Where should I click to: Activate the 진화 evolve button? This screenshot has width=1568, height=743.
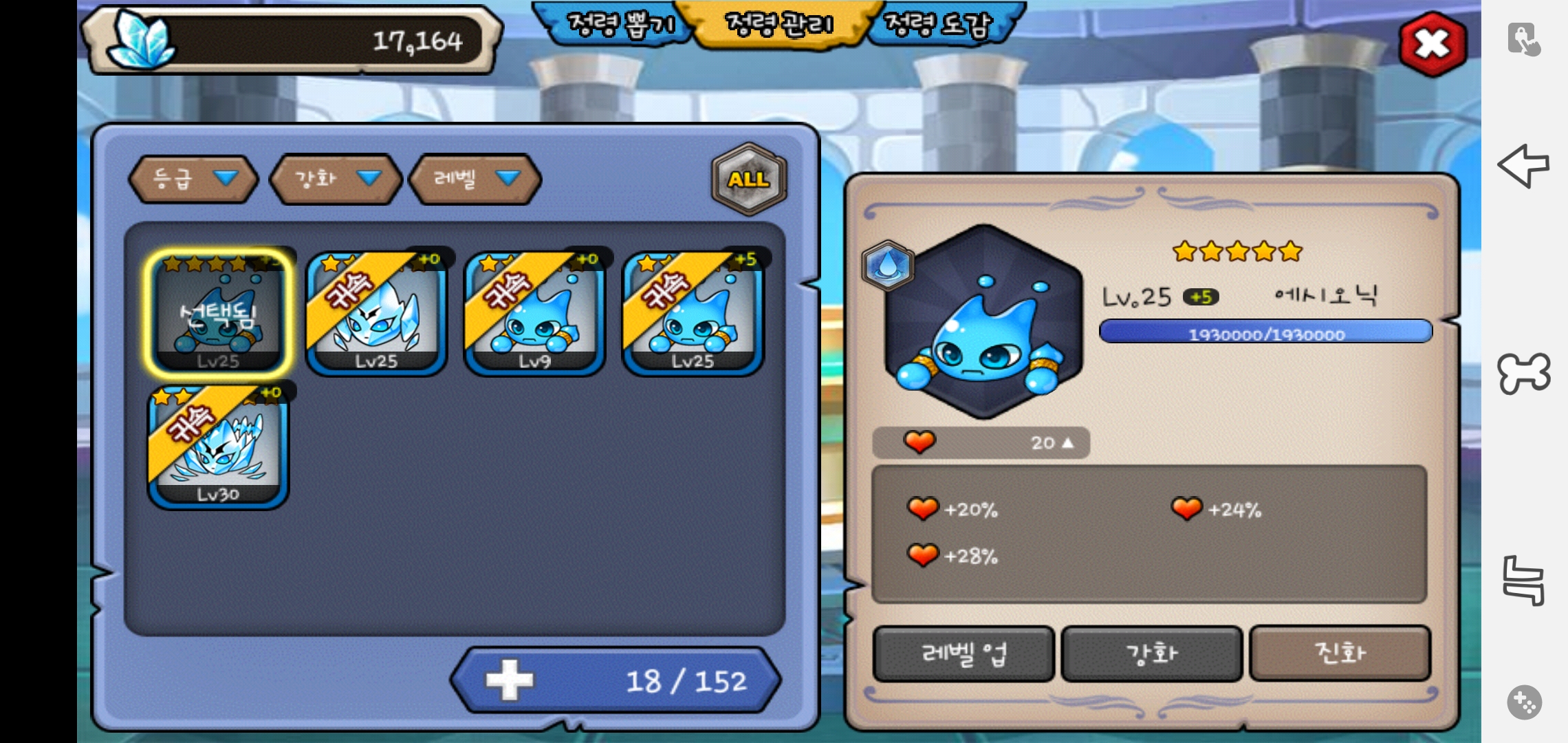(x=1340, y=653)
